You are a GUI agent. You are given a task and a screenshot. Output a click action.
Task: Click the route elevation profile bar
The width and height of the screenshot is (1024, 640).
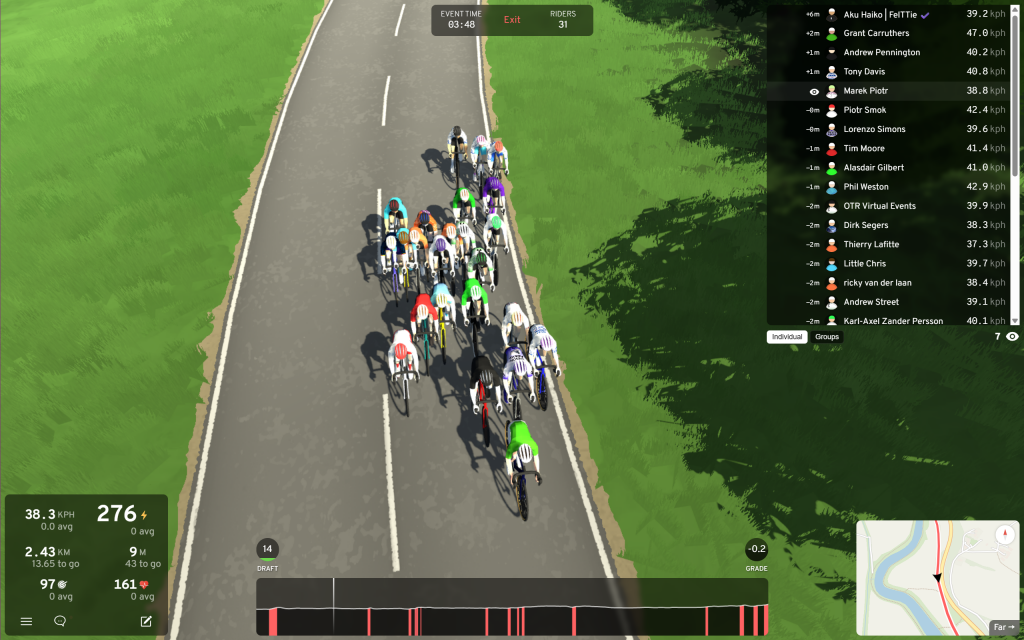512,607
